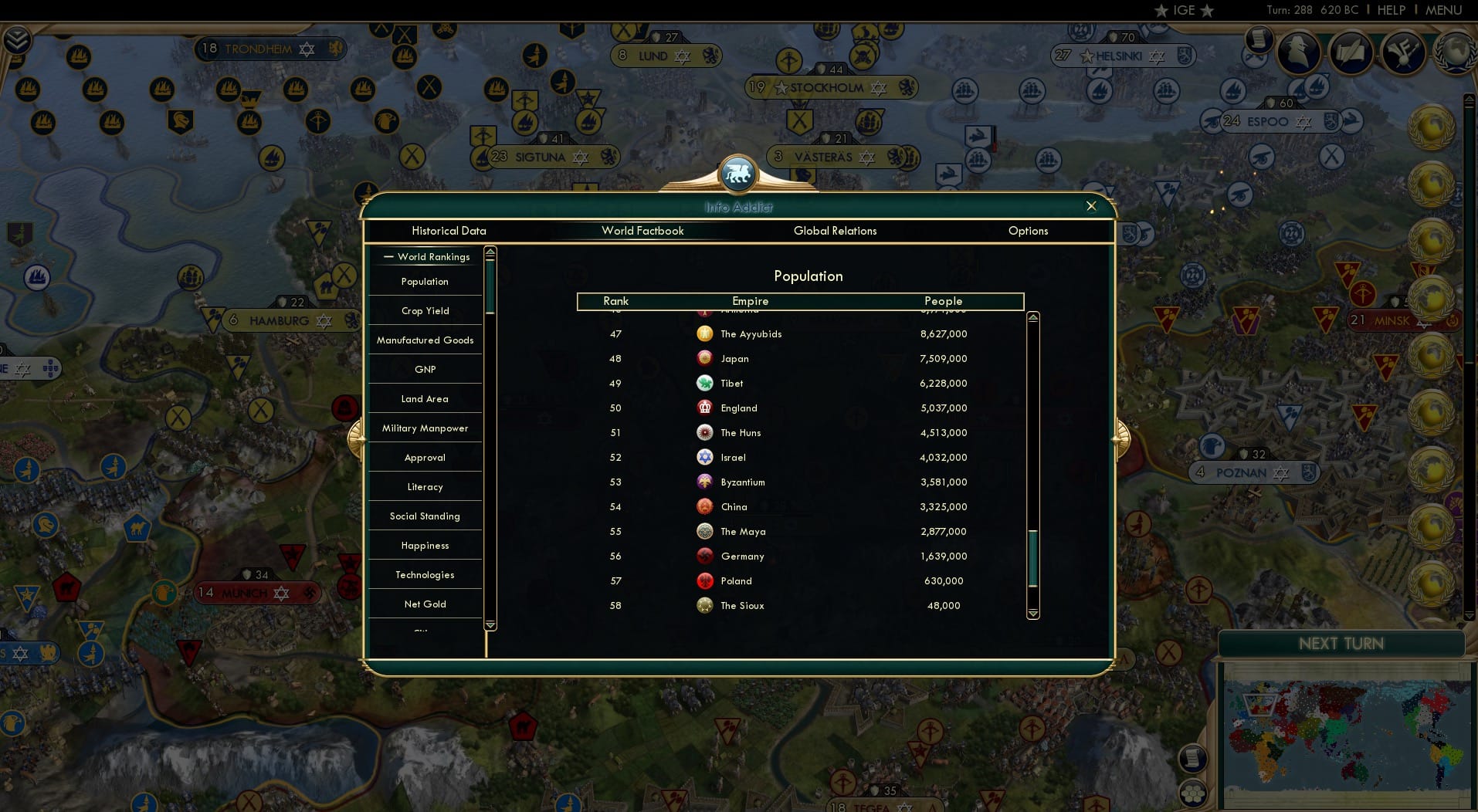Image resolution: width=1478 pixels, height=812 pixels.
Task: Click the ornate right page arrow of the panel
Action: (1121, 438)
